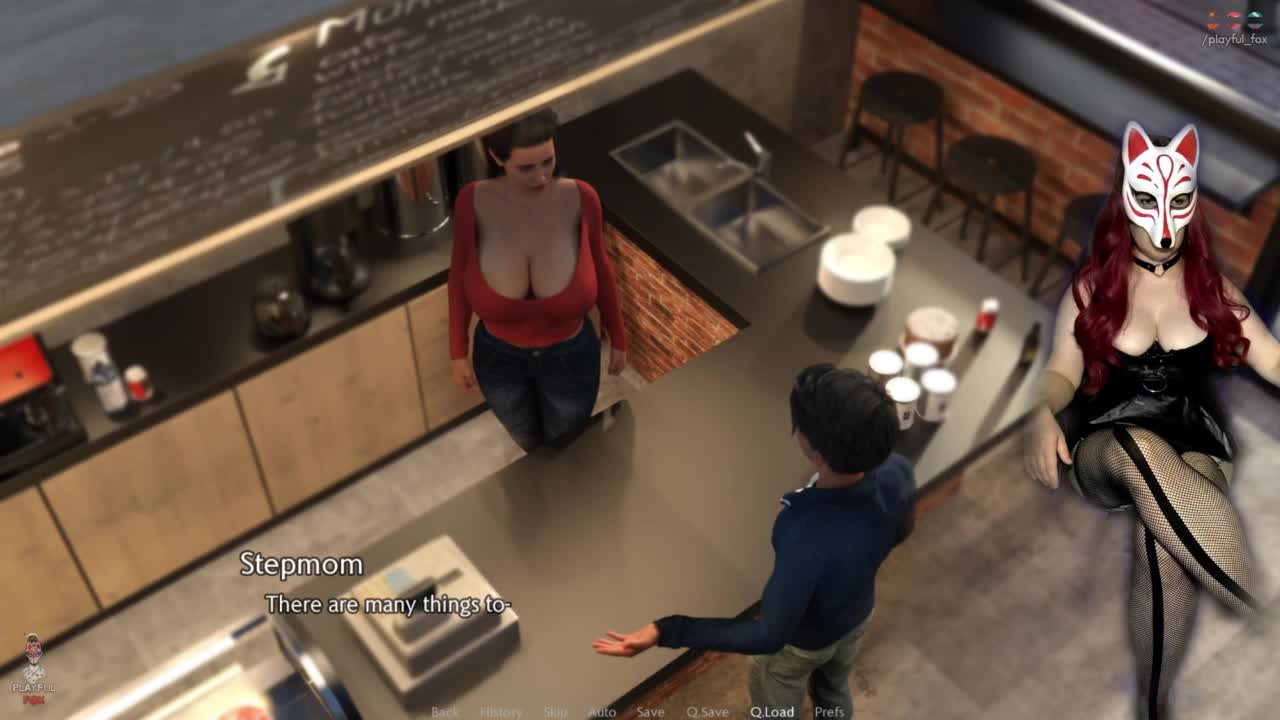The width and height of the screenshot is (1280, 720).
Task: Quick save with Q.Save
Action: pyautogui.click(x=707, y=712)
